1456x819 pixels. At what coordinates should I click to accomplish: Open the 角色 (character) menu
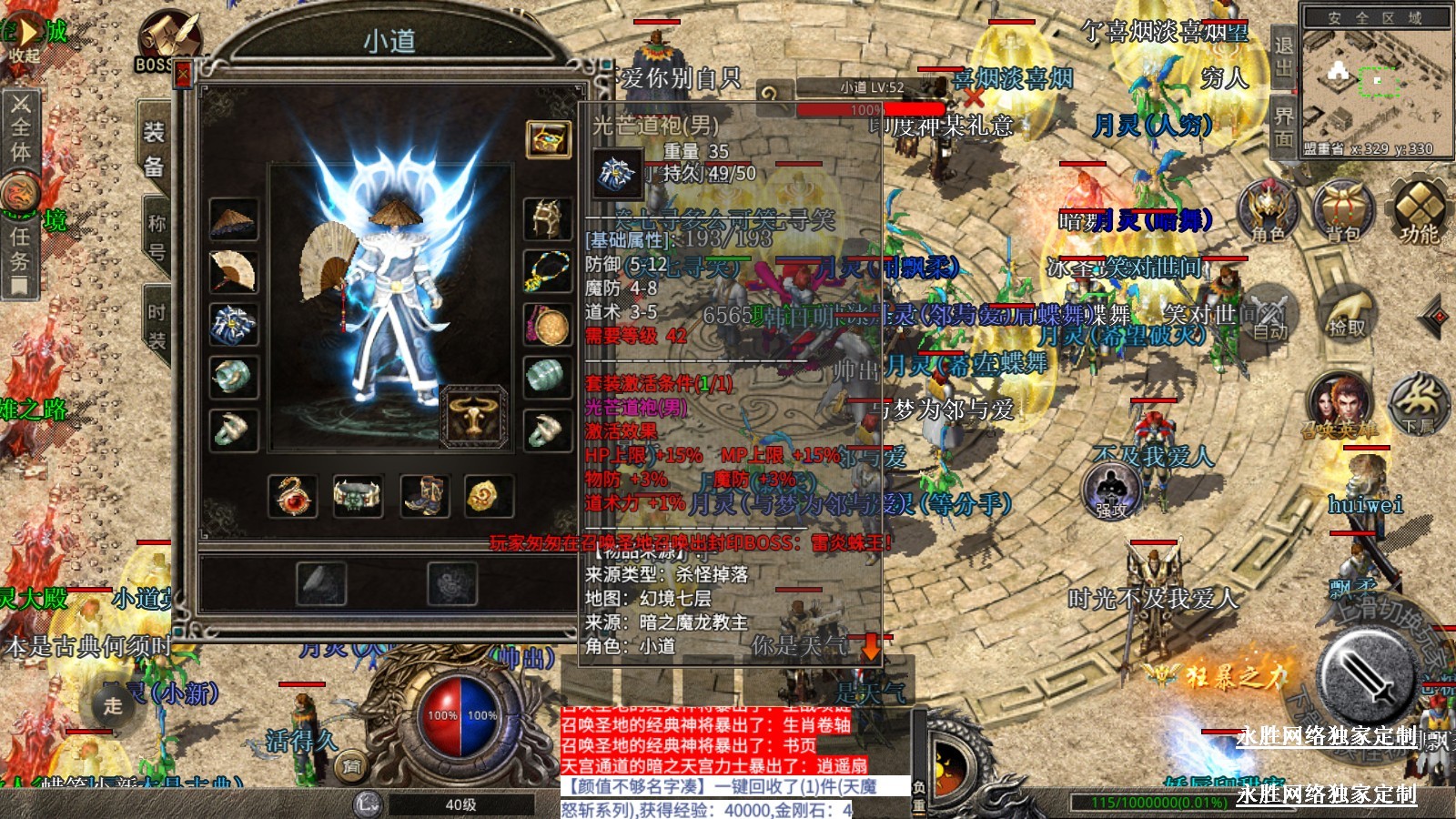click(1268, 210)
